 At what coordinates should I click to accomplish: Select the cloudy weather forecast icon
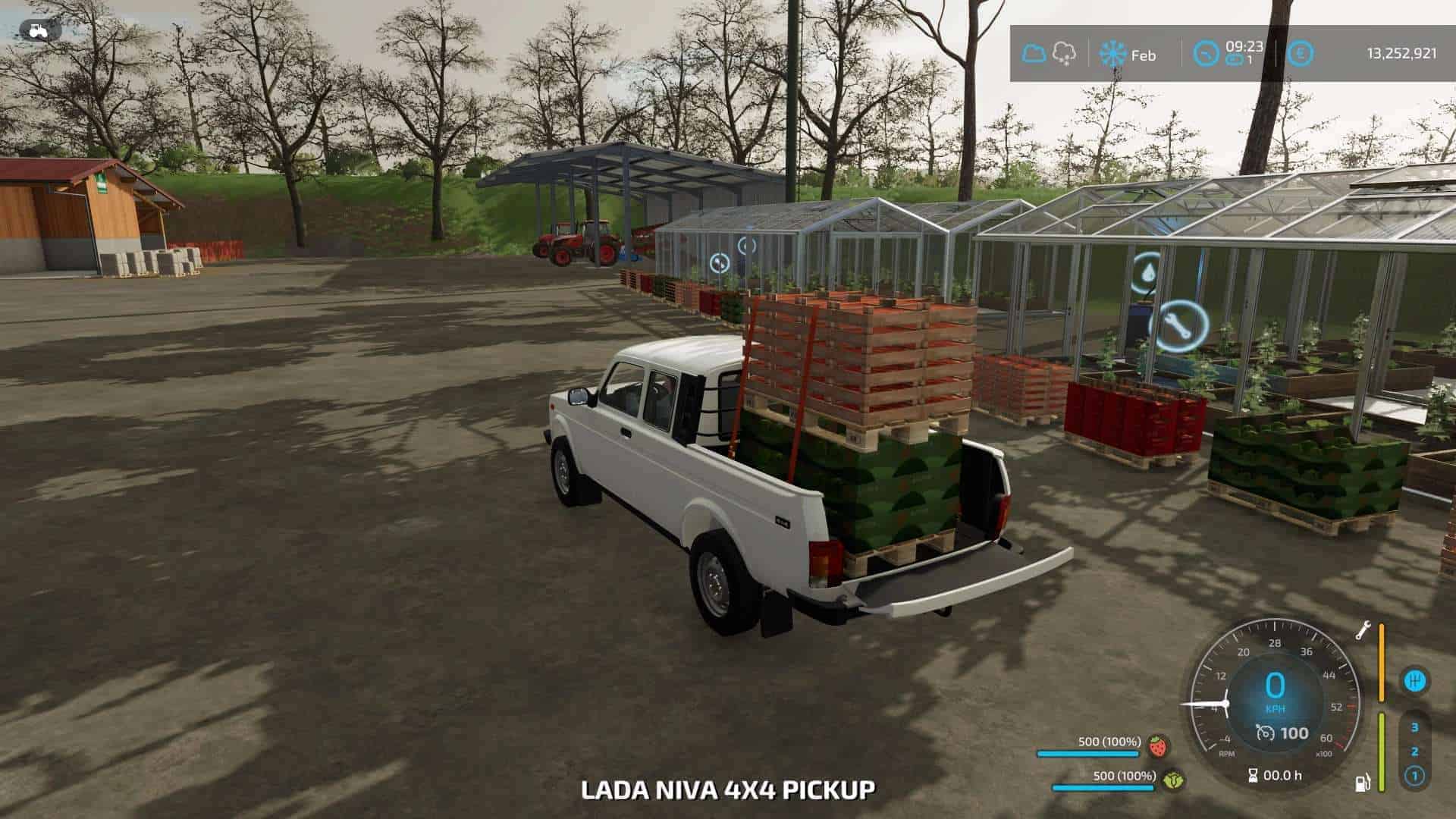coord(1033,54)
